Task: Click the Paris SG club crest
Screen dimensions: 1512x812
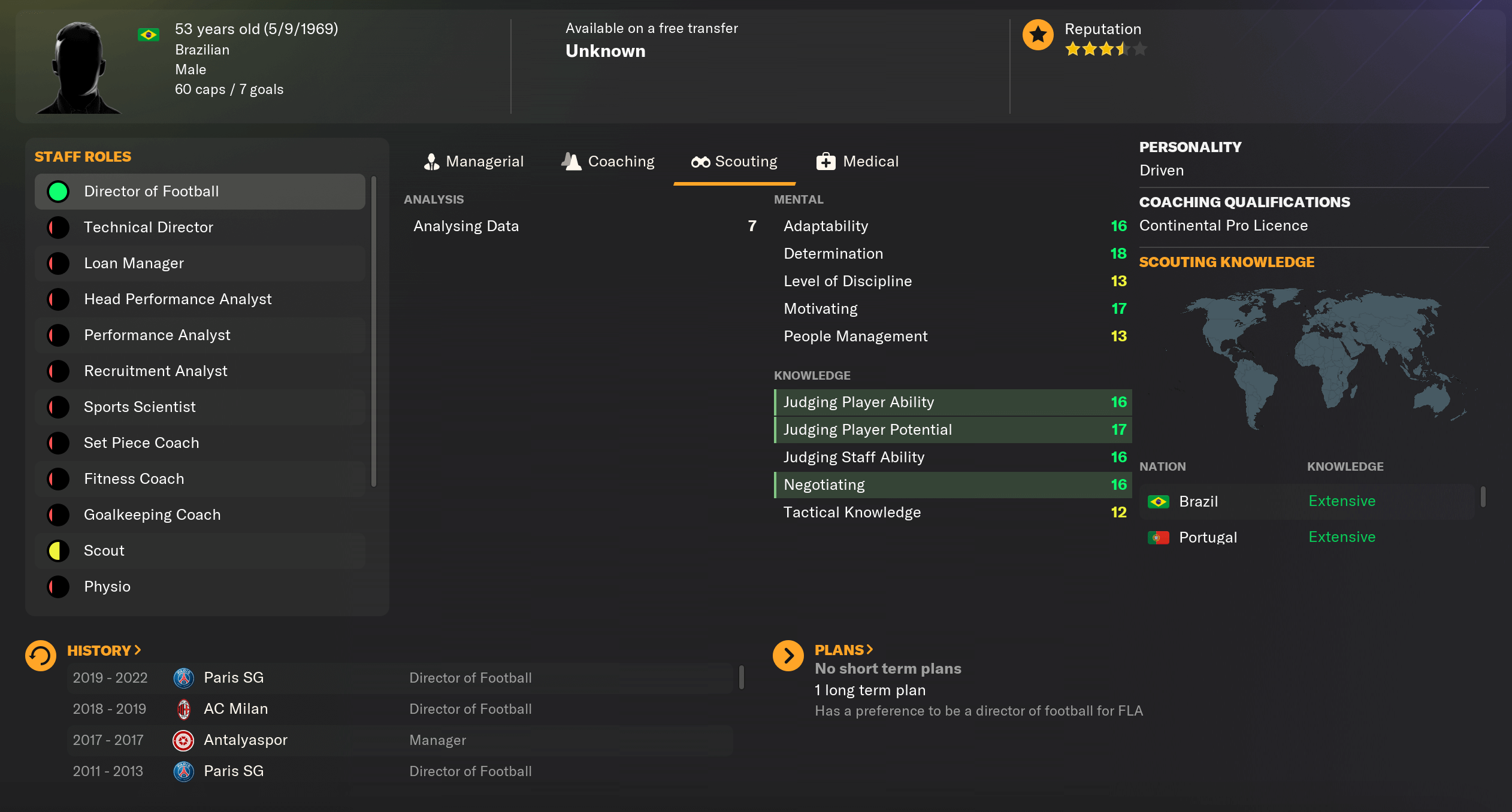Action: coord(185,677)
